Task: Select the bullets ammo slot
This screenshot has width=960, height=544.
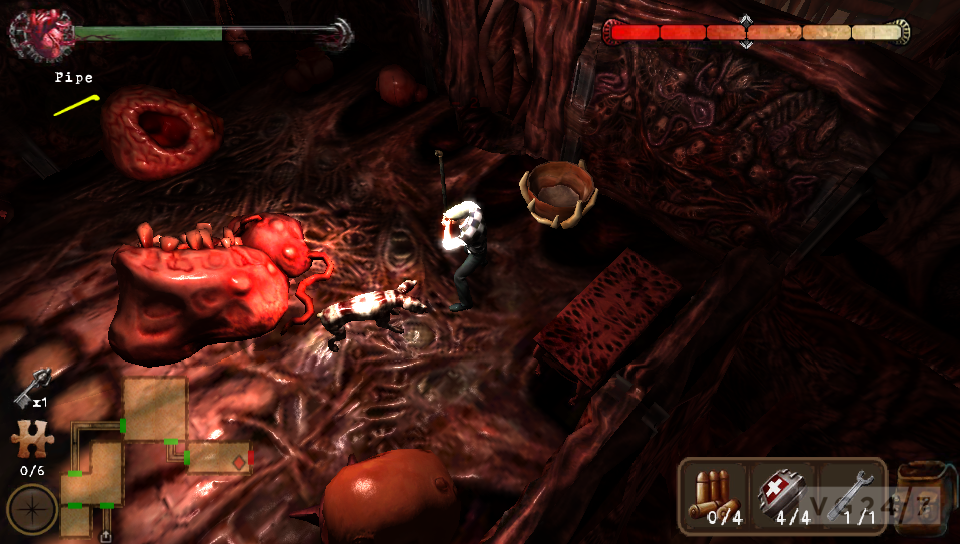Action: (713, 495)
